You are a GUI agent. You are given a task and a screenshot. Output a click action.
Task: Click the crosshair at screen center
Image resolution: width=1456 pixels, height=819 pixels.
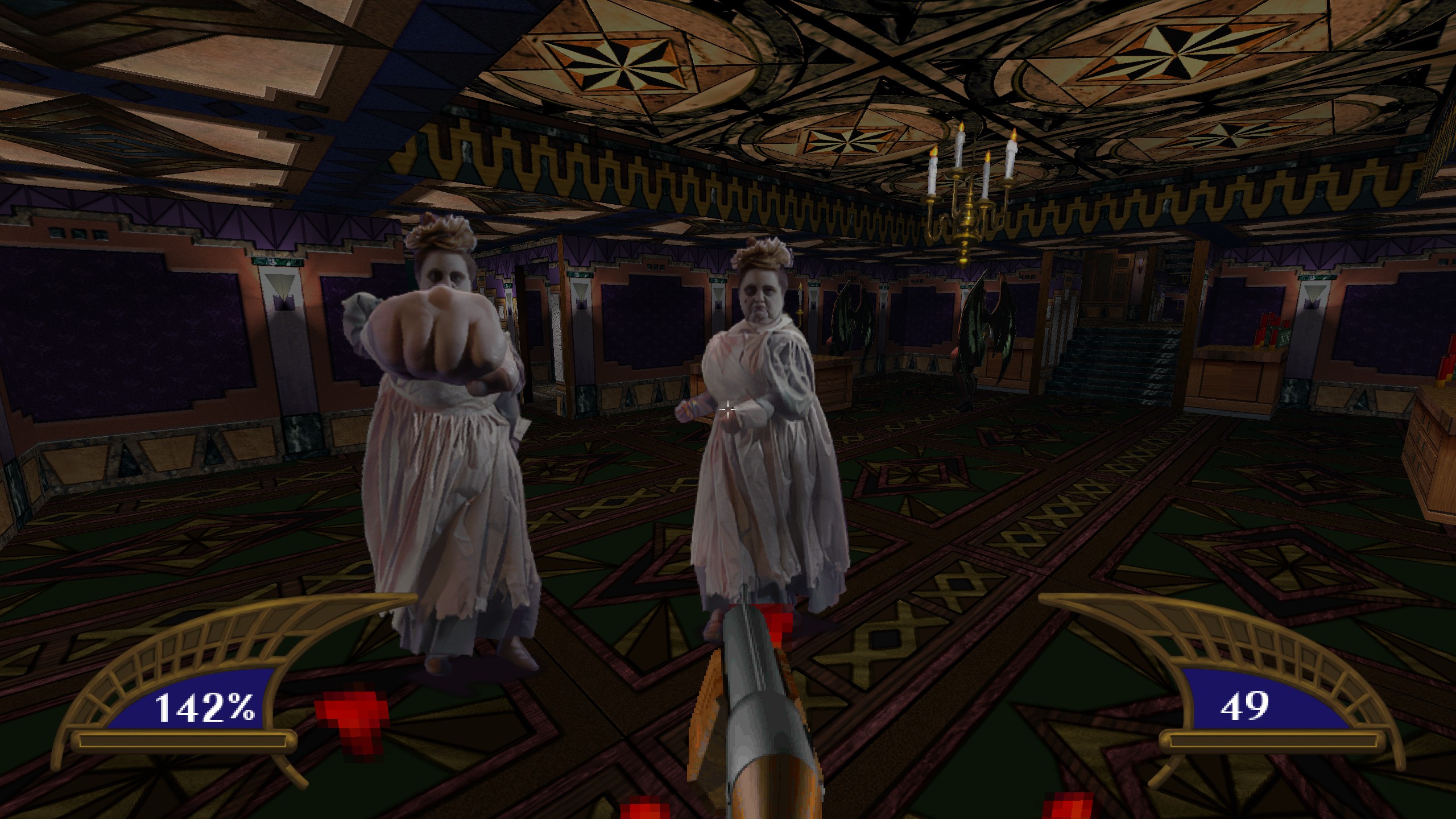729,408
